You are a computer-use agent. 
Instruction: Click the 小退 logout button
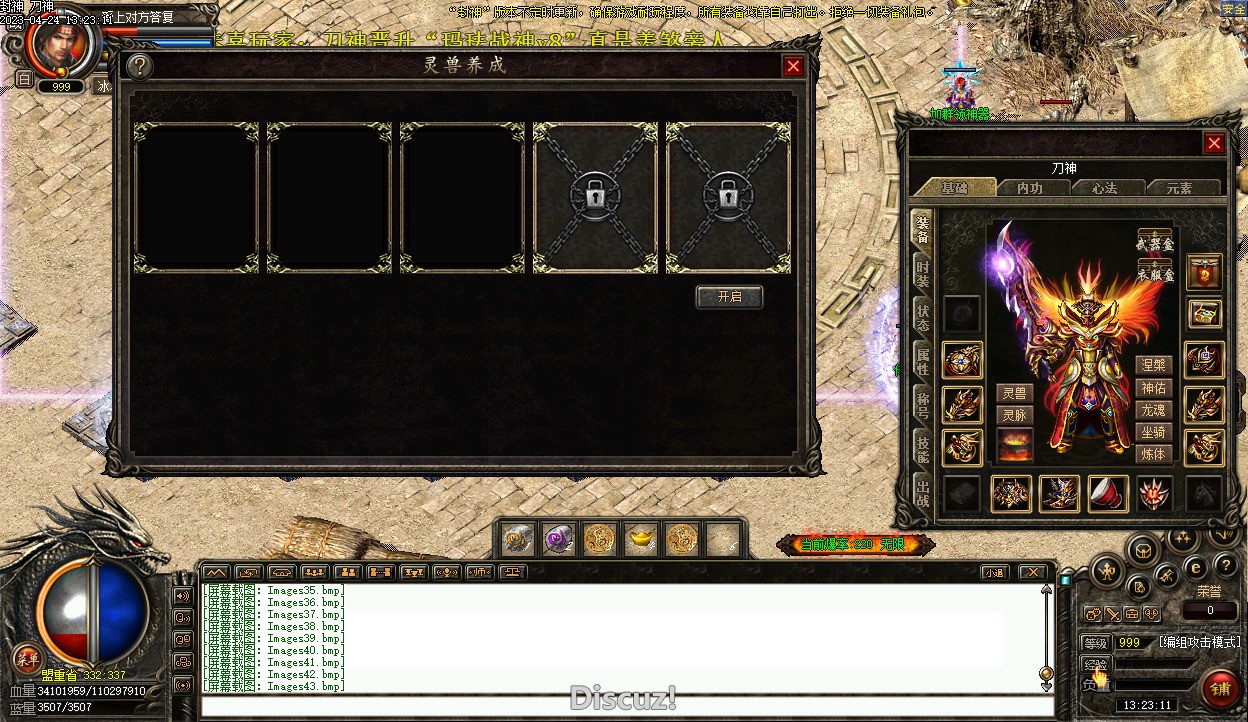(993, 573)
